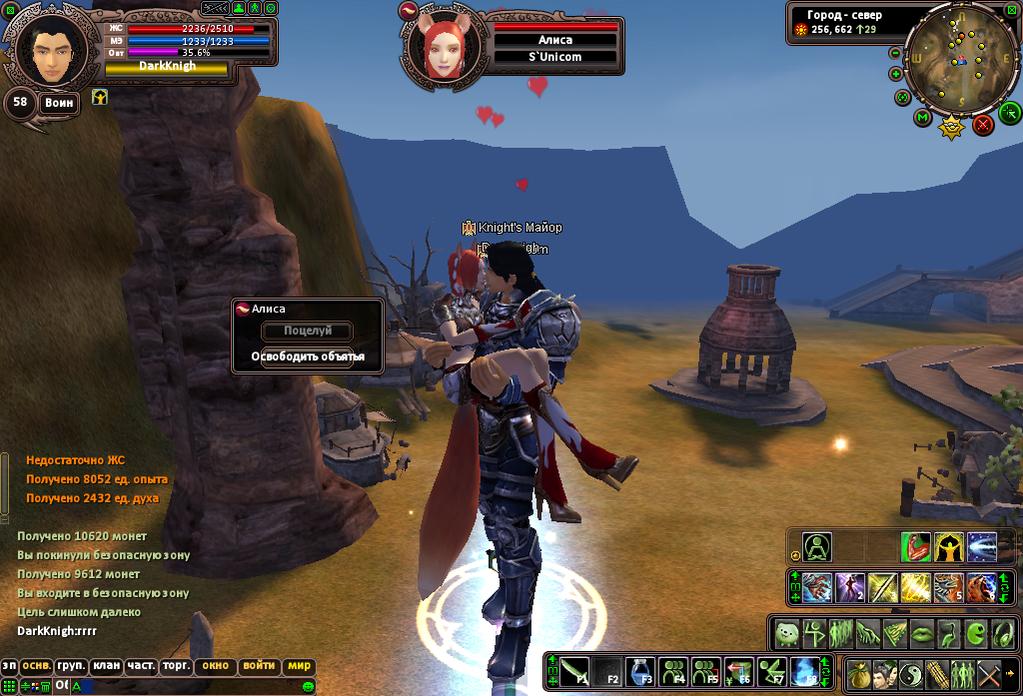Open the character portrait menu icon
Screen dimensions: 1023x696
point(884,673)
